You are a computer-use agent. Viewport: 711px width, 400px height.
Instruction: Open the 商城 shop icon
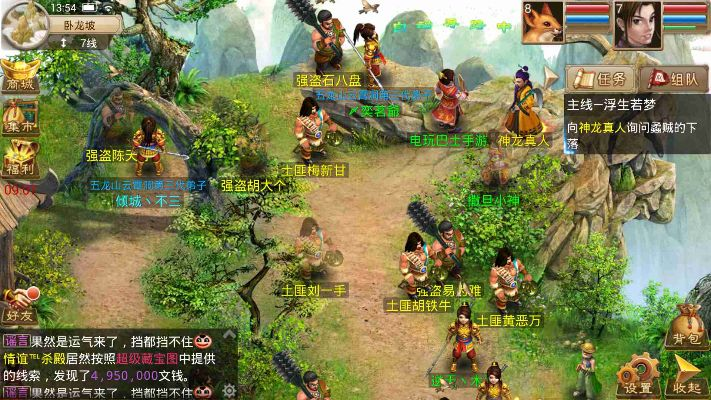19,76
